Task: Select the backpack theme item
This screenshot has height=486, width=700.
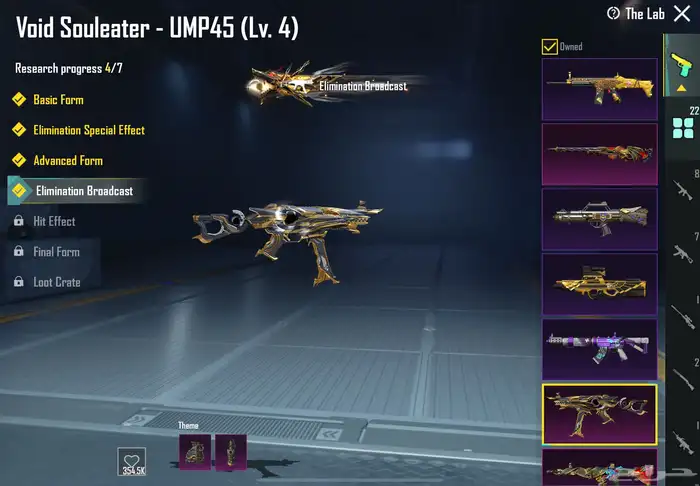Action: [192, 451]
